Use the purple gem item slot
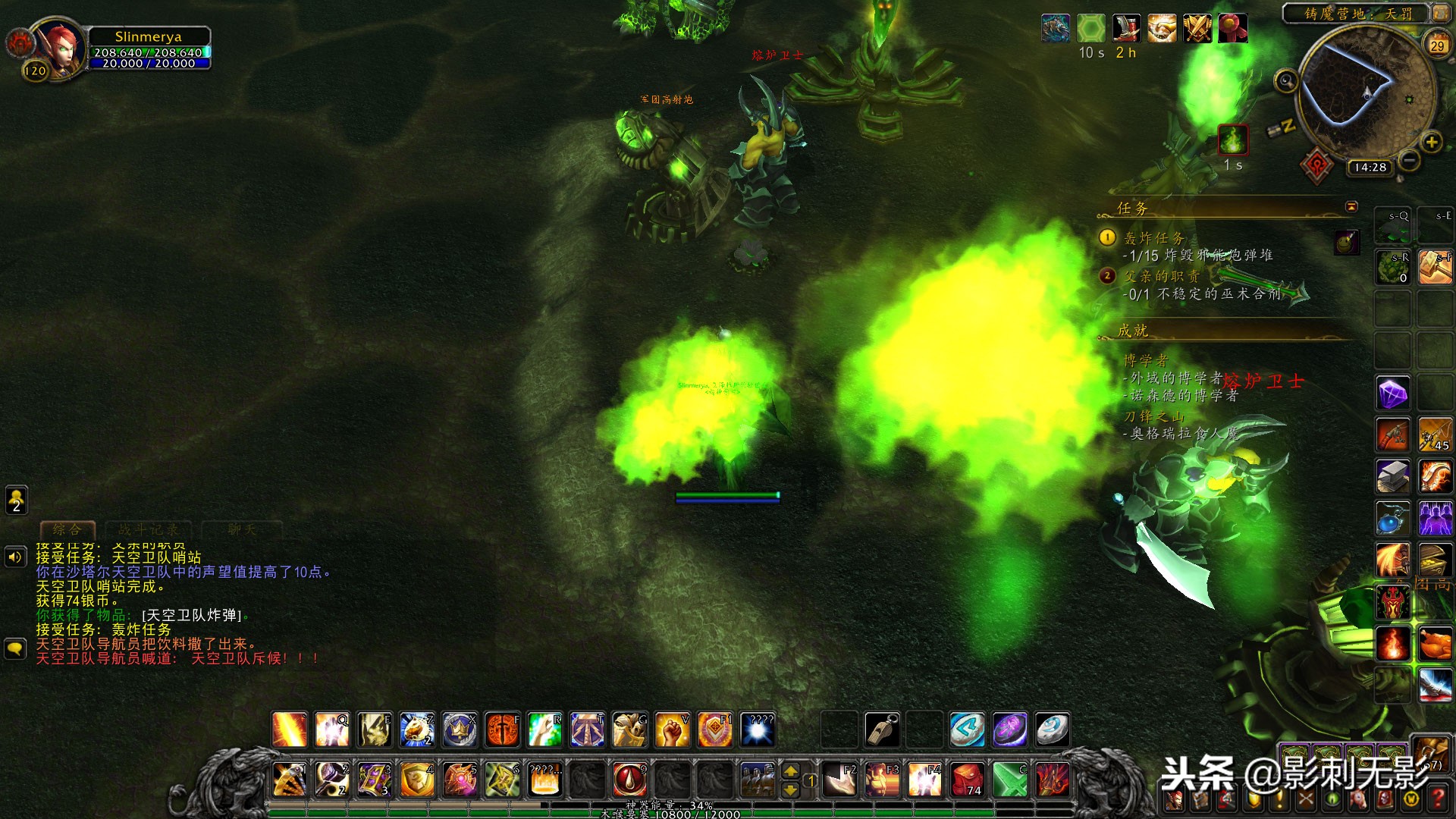The image size is (1456, 819). coord(1393,394)
